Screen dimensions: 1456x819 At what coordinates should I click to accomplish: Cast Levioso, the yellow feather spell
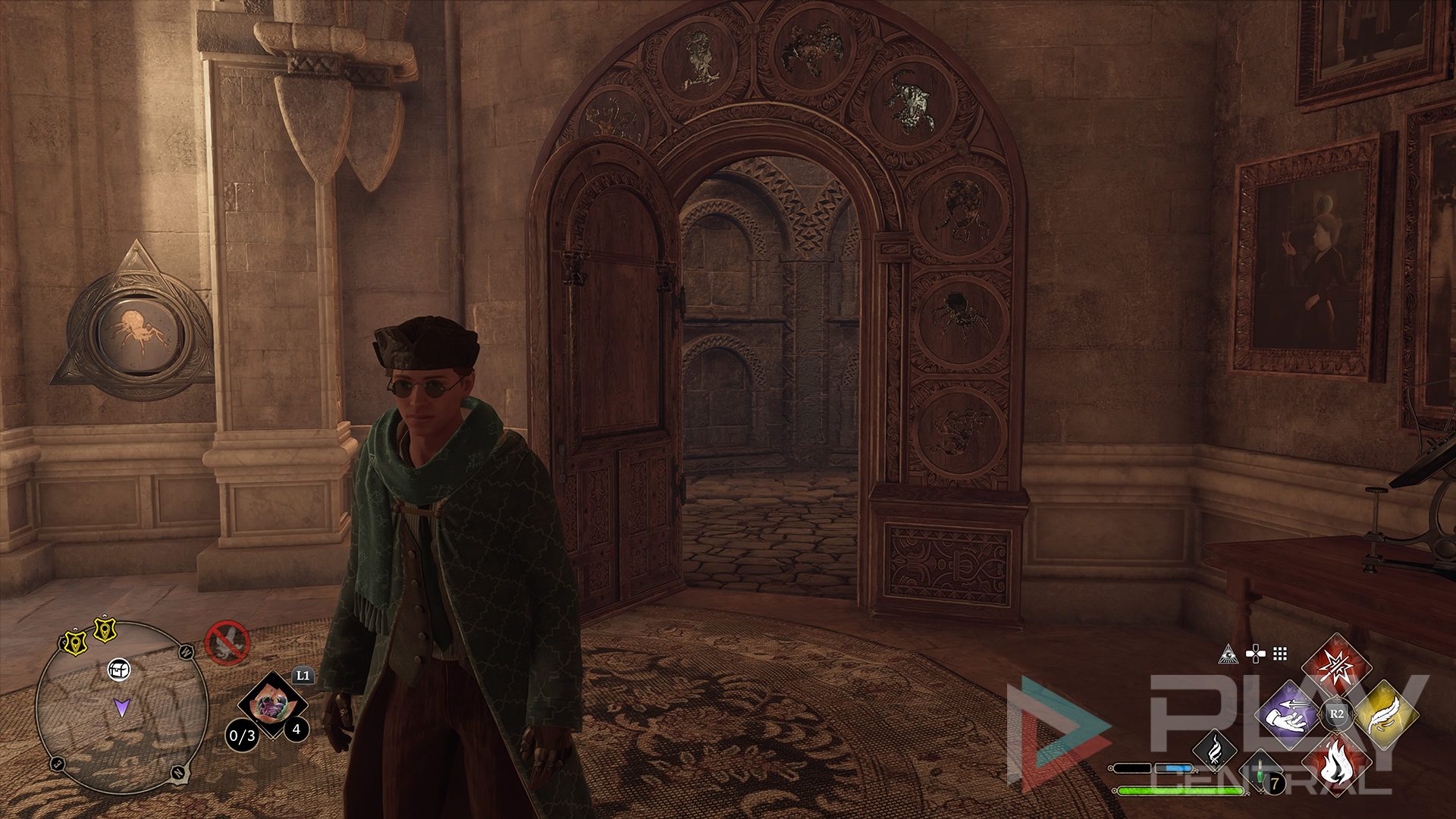pos(1384,714)
